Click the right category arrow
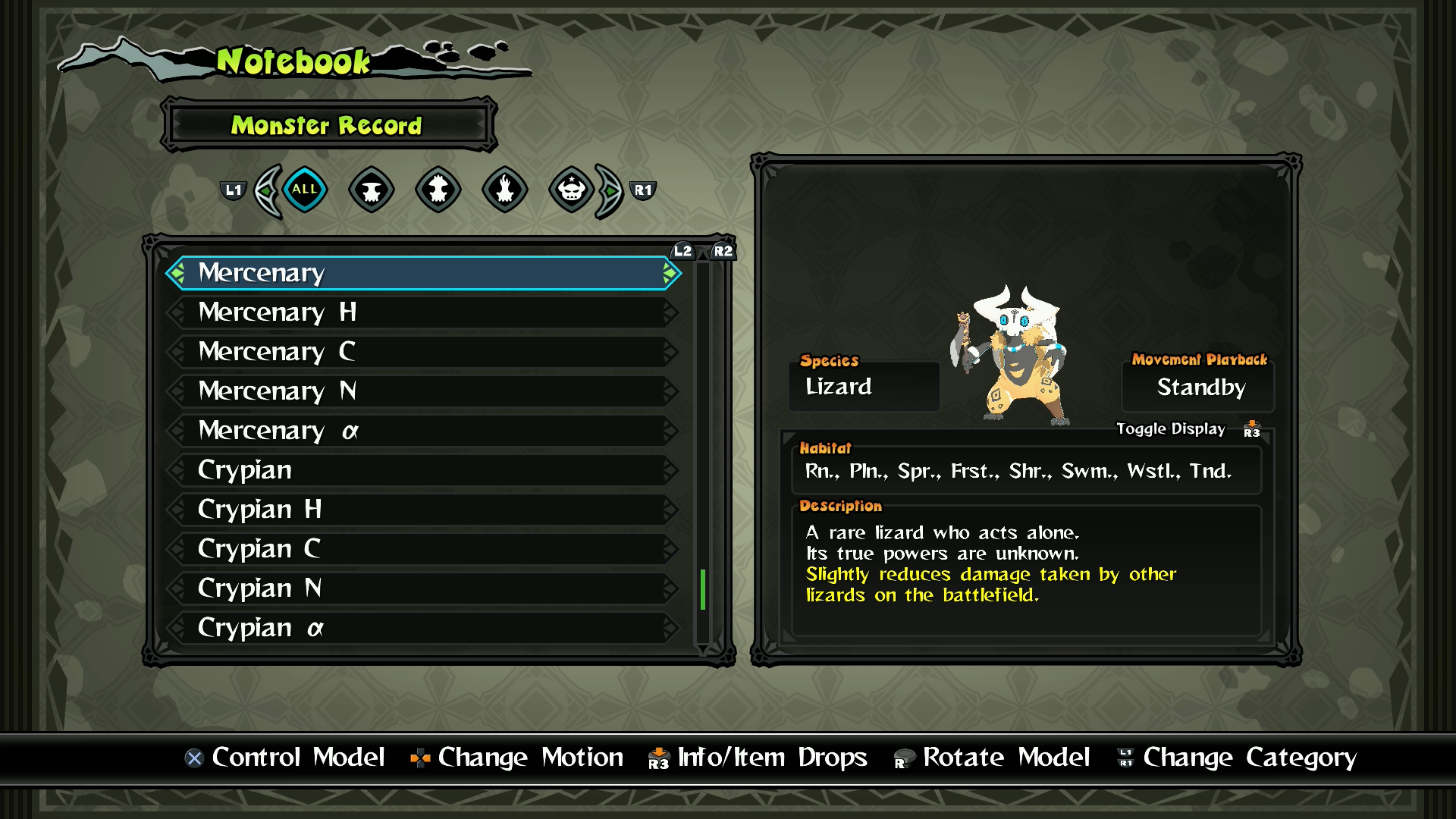 (x=609, y=191)
